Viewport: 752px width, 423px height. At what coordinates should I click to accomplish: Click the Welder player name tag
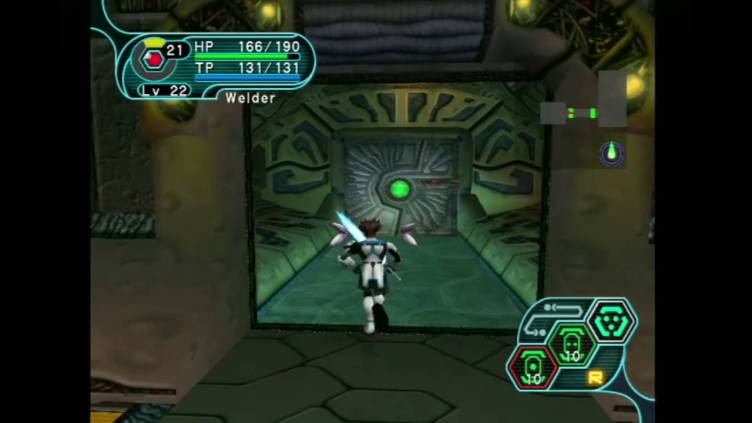tap(250, 98)
